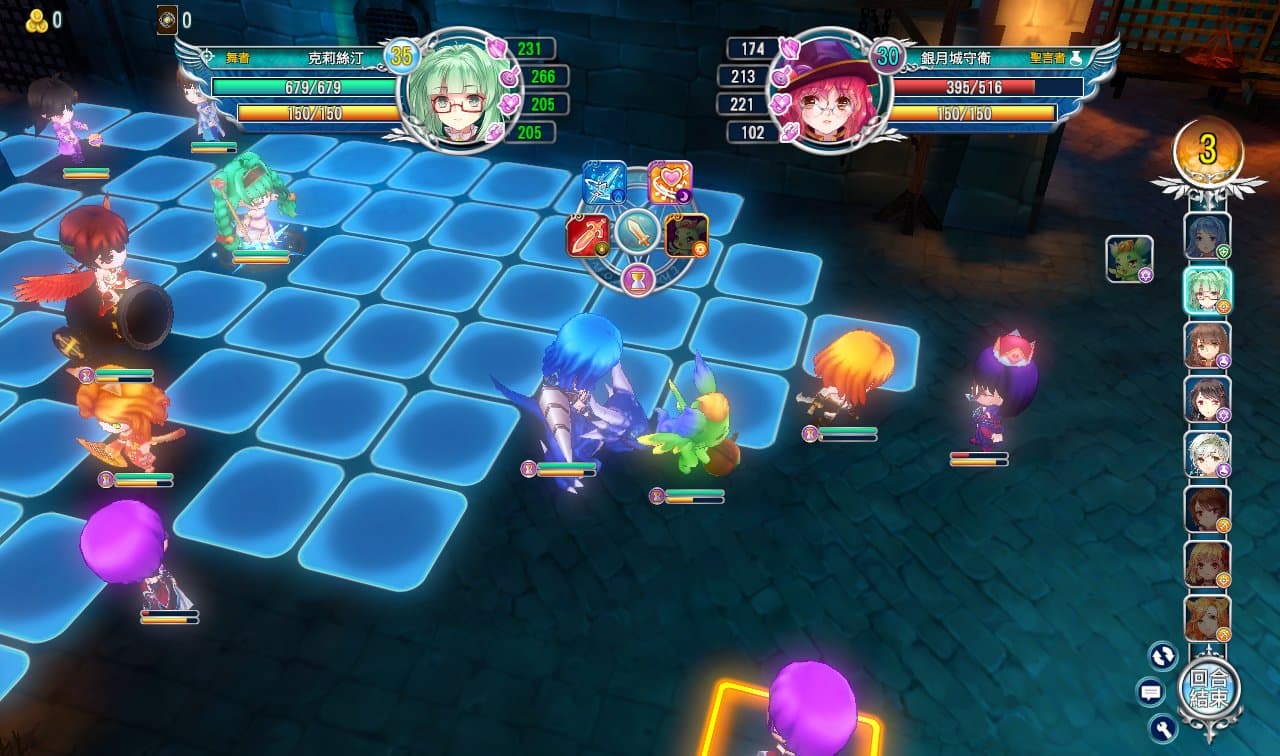Select the red sword skill
The width and height of the screenshot is (1280, 756).
(x=587, y=236)
